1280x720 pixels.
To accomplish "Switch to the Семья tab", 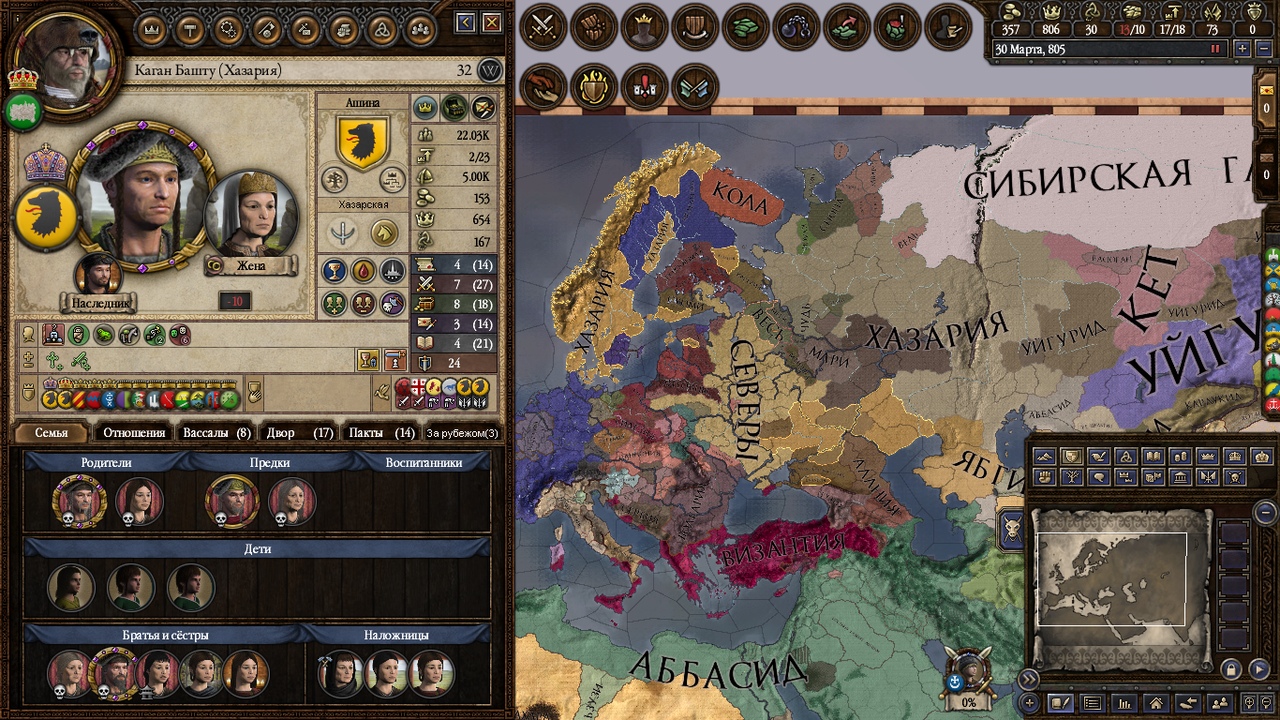I will (x=51, y=433).
